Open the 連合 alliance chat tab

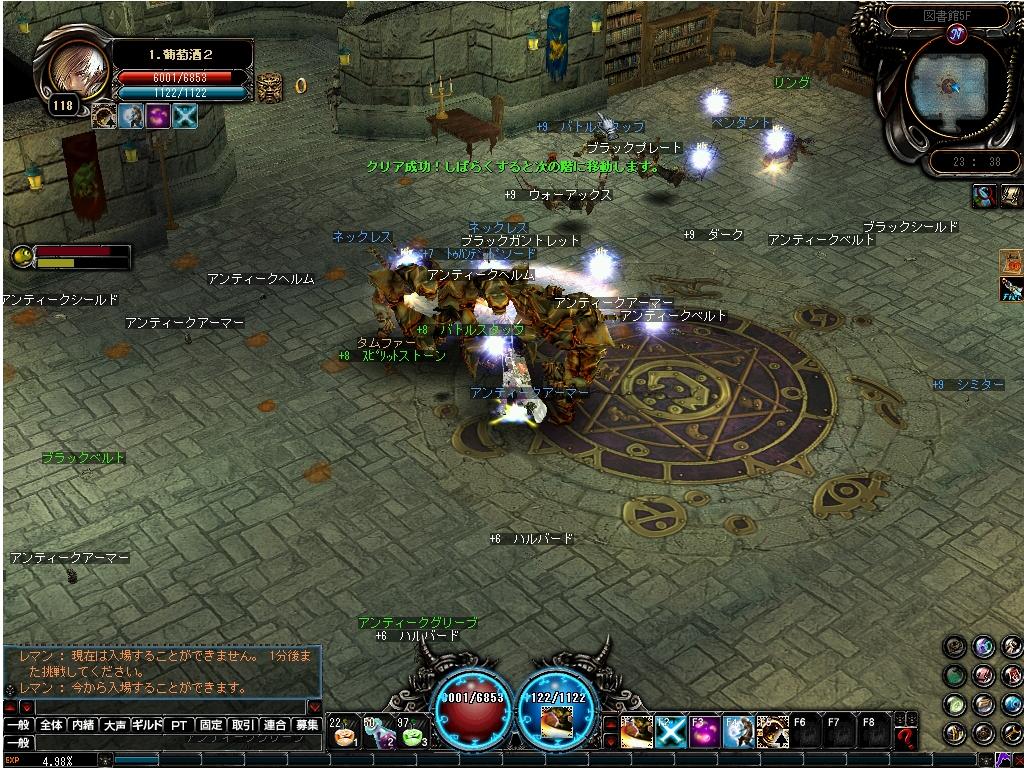(x=275, y=725)
